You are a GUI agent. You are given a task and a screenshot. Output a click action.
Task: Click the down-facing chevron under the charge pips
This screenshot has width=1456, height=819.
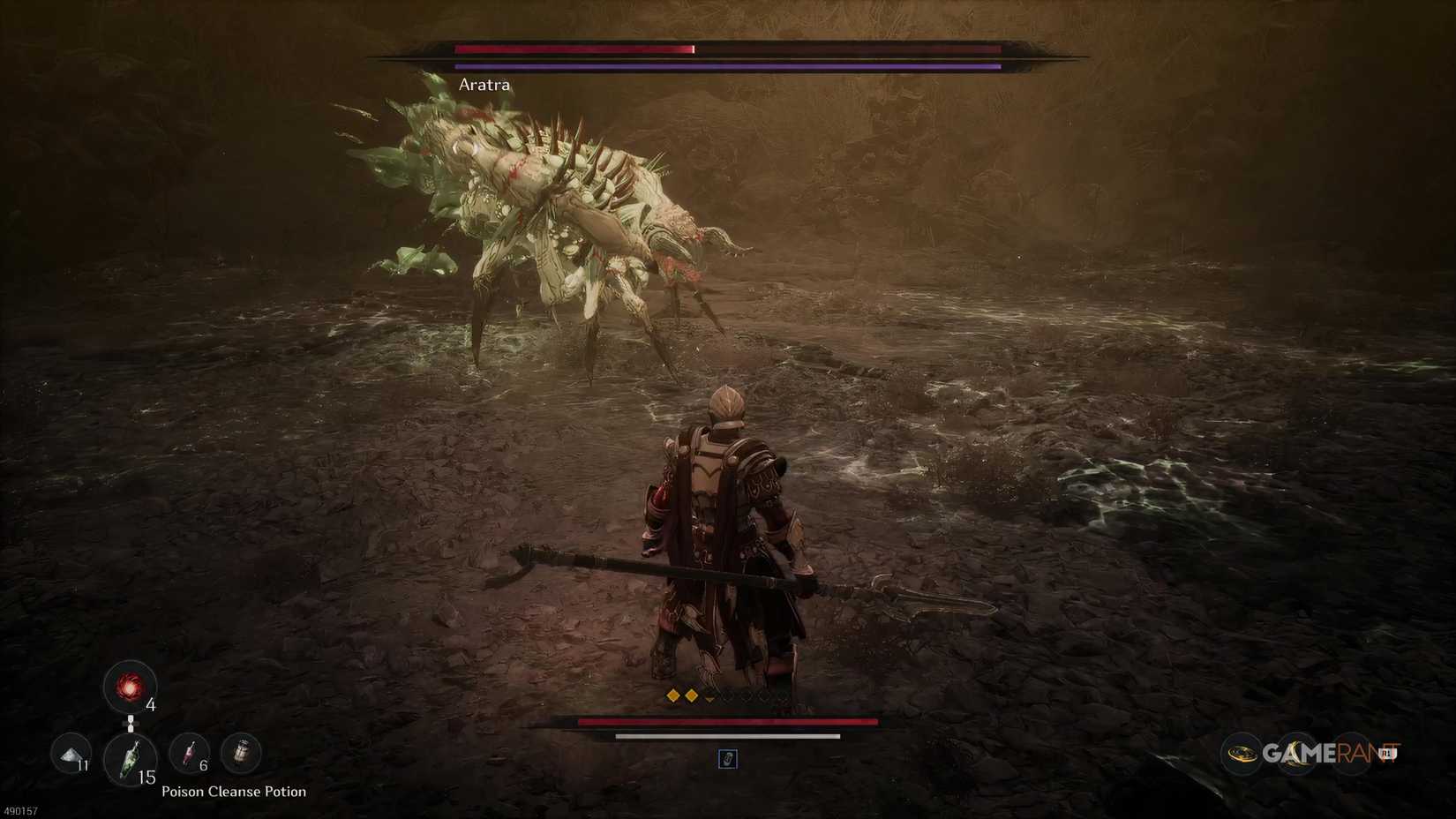(710, 700)
